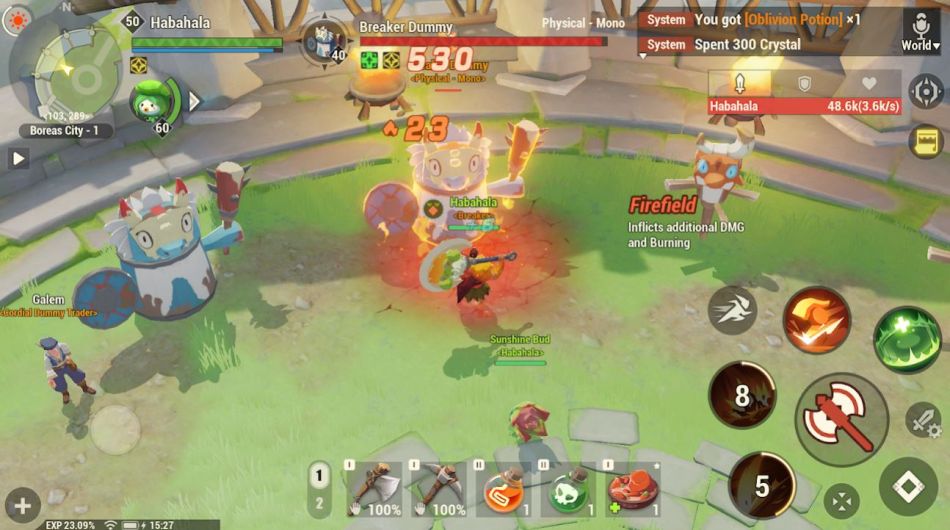Viewport: 950px width, 530px height.
Task: Use the orange potion in the hotbar
Action: coord(505,489)
